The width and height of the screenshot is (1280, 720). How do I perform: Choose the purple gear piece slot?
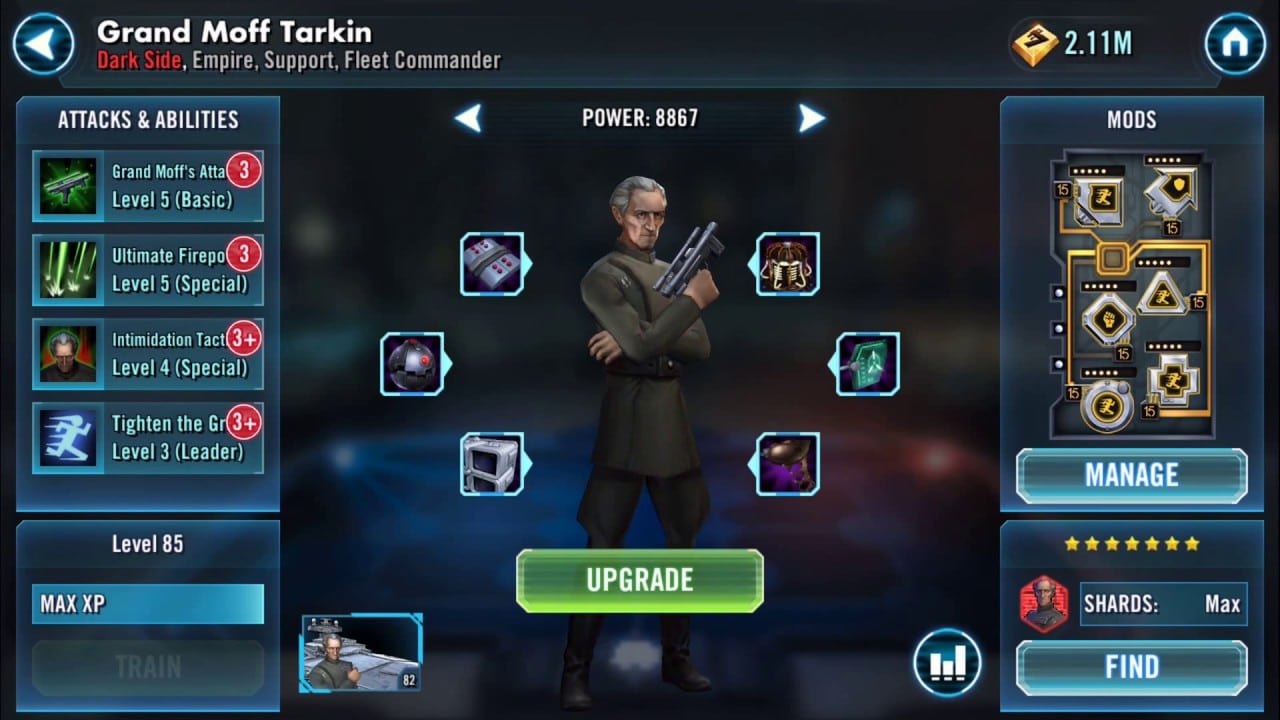tap(788, 464)
